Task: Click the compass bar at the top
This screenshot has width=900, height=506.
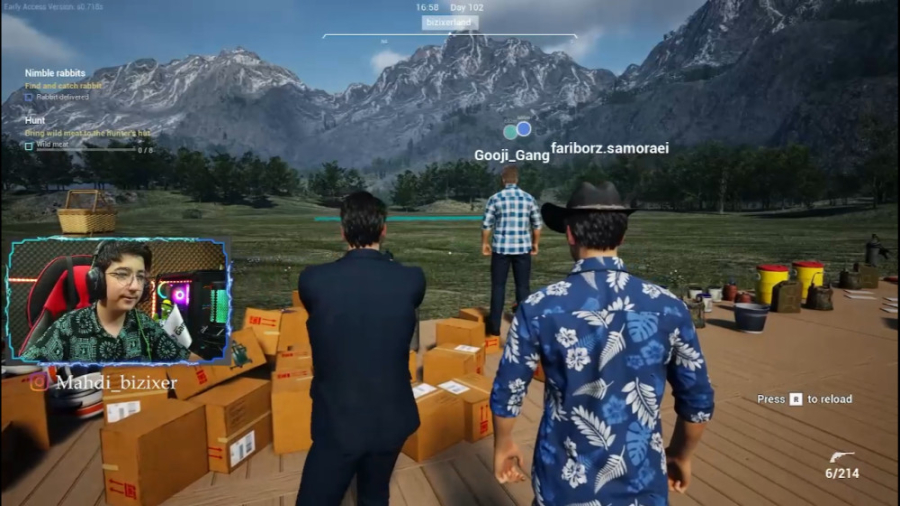Action: 449,36
